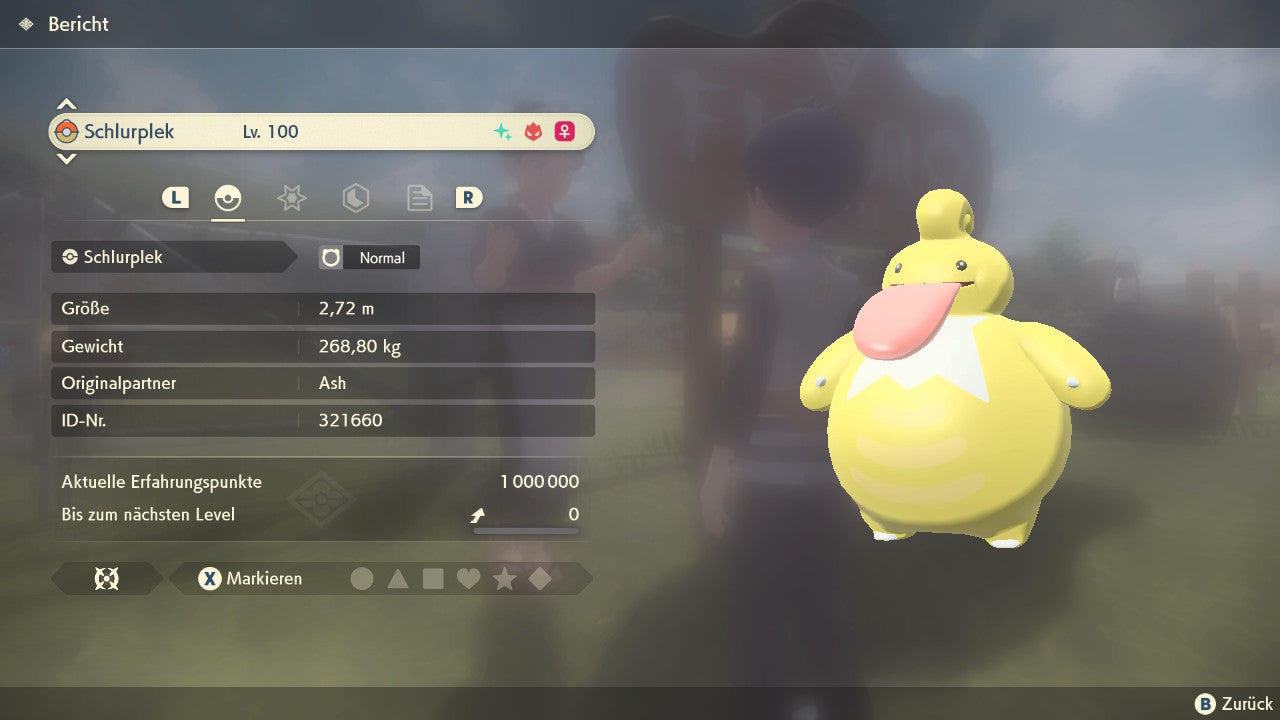Click the down chevron below Schlurplek's name

(x=66, y=158)
